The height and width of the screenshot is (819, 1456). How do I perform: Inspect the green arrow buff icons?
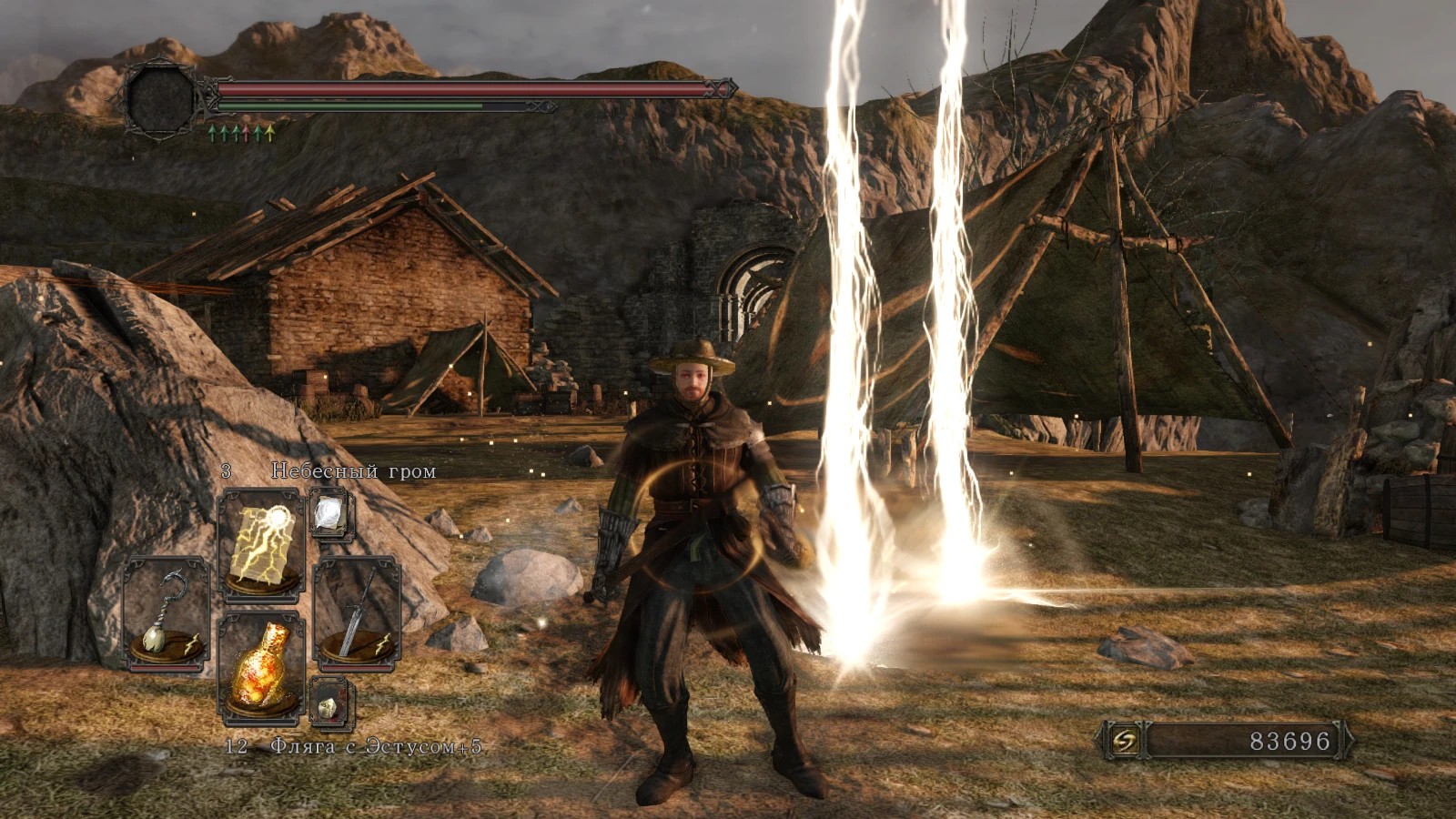tap(241, 134)
